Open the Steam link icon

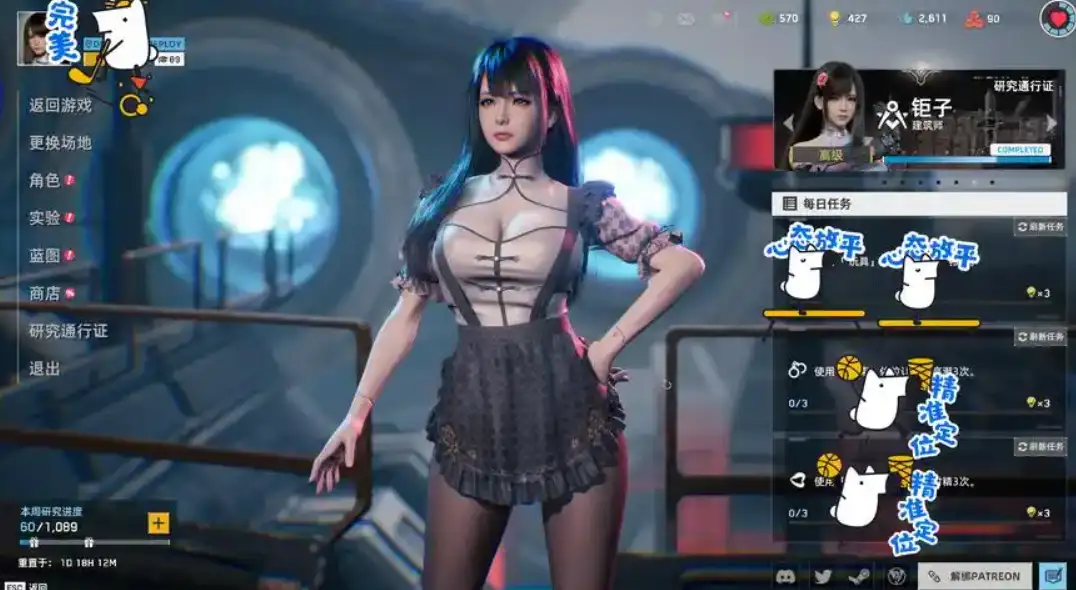click(859, 576)
